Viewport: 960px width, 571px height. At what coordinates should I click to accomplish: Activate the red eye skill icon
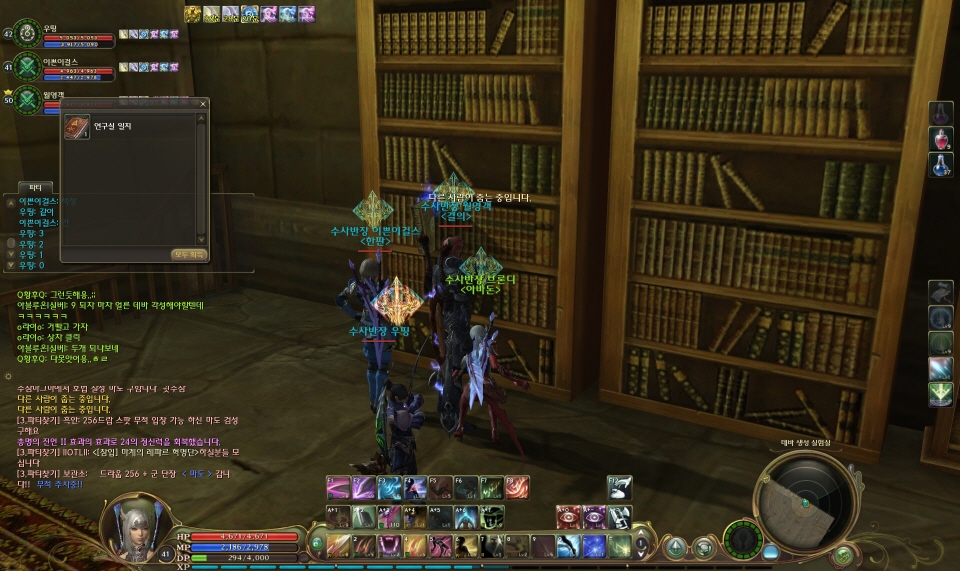[x=568, y=517]
